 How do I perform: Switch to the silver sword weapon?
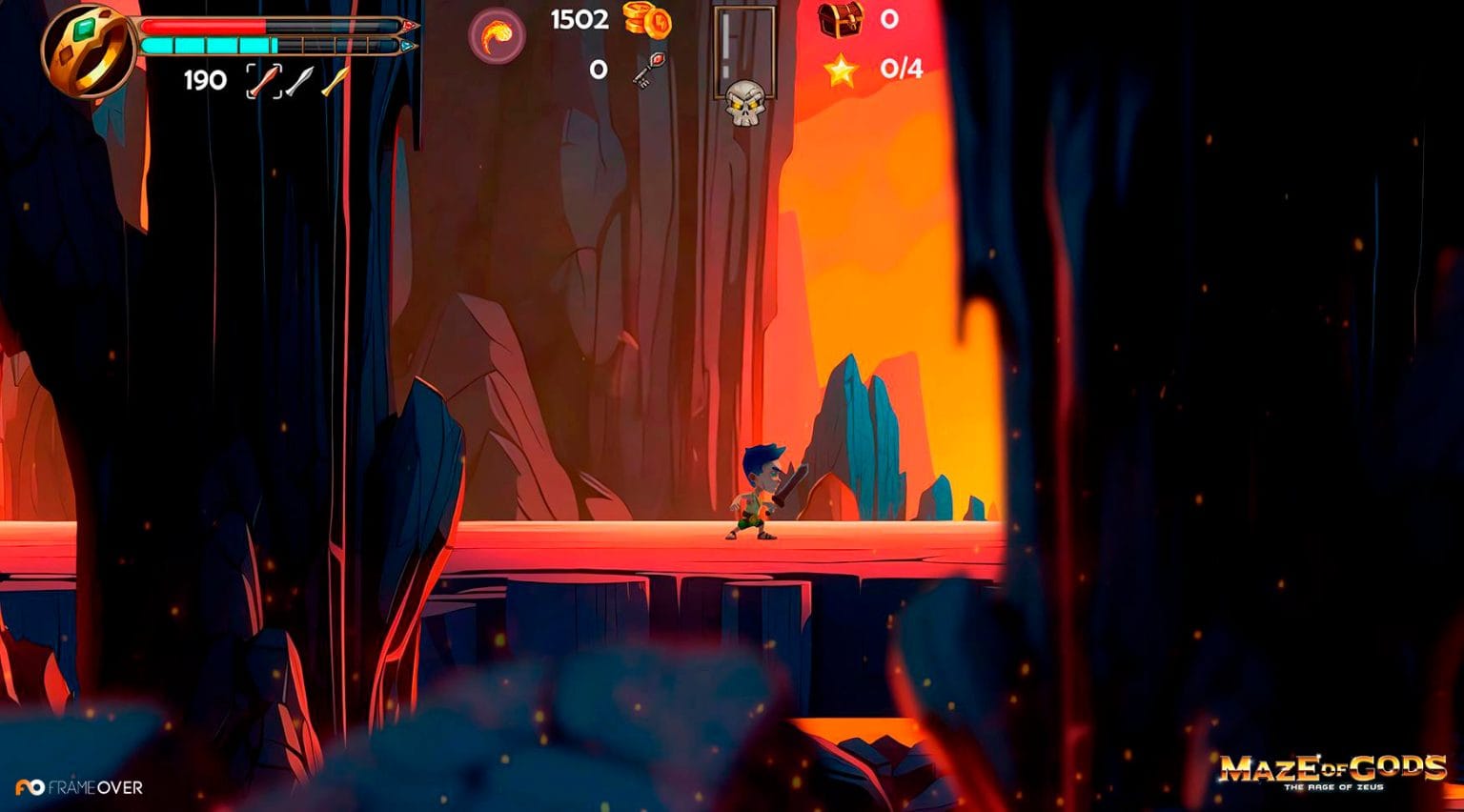[x=299, y=81]
